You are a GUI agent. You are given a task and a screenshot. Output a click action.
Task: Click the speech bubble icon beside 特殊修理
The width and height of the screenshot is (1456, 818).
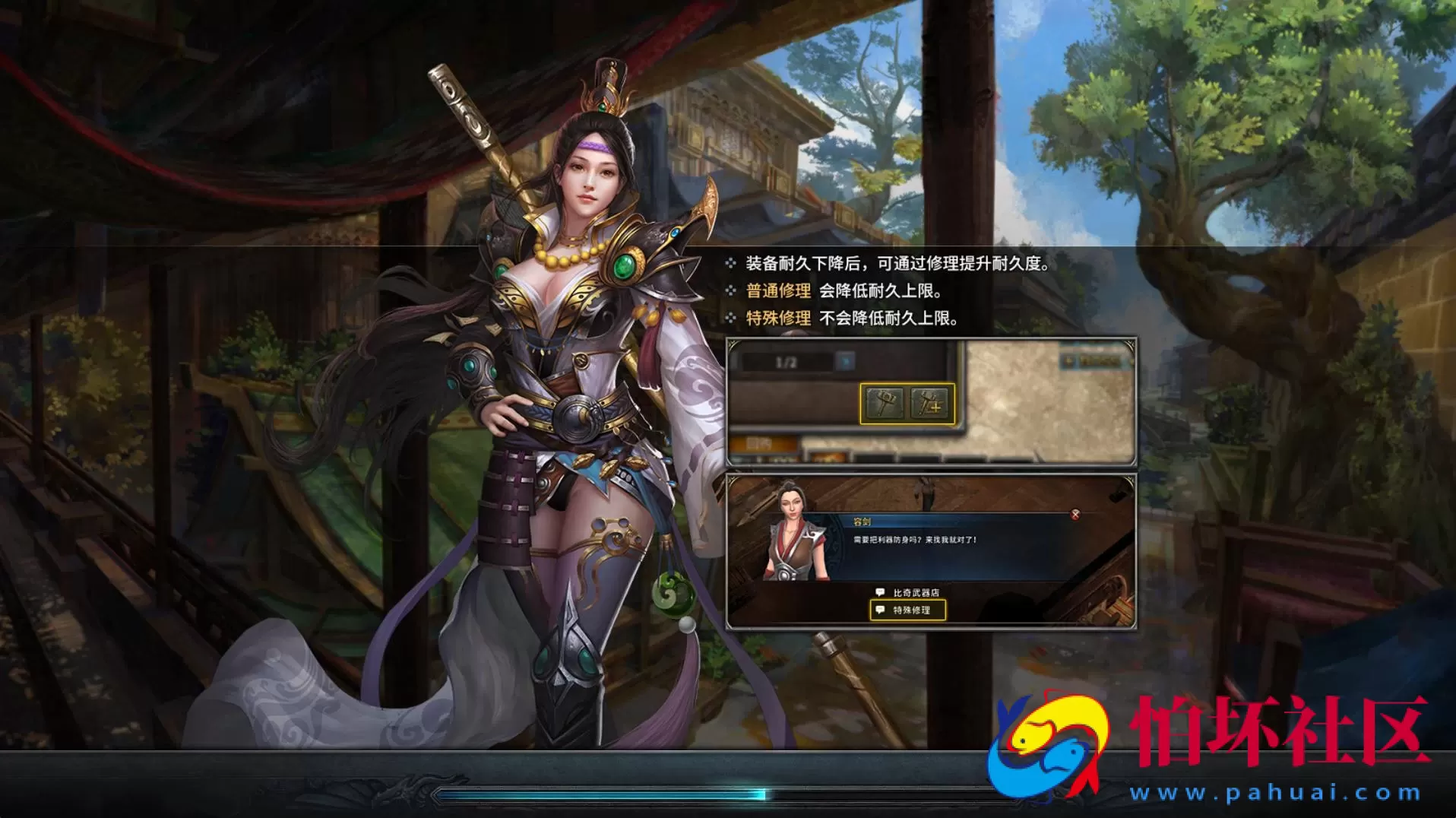tap(880, 610)
